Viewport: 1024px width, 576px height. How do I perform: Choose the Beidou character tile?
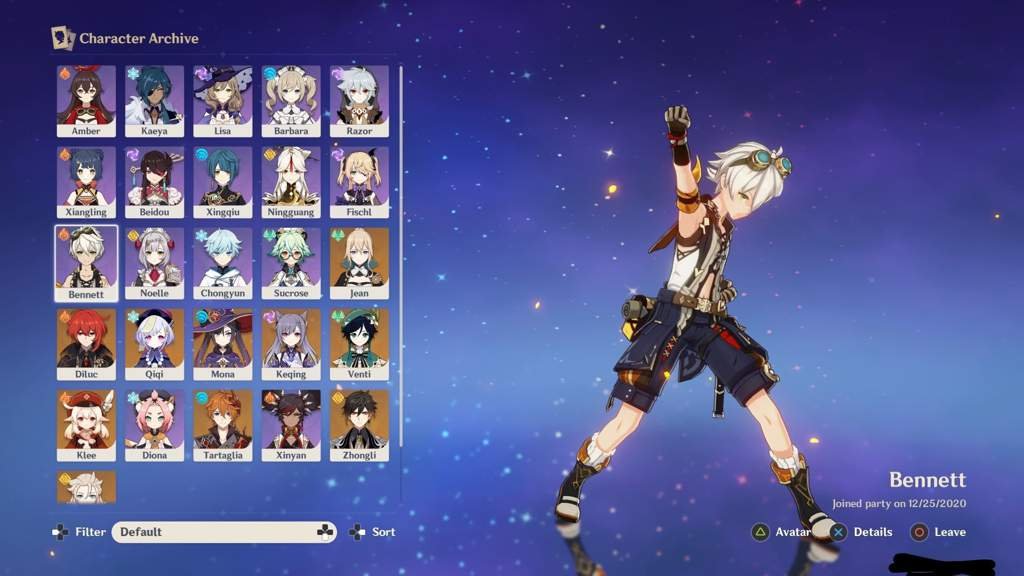tap(154, 179)
